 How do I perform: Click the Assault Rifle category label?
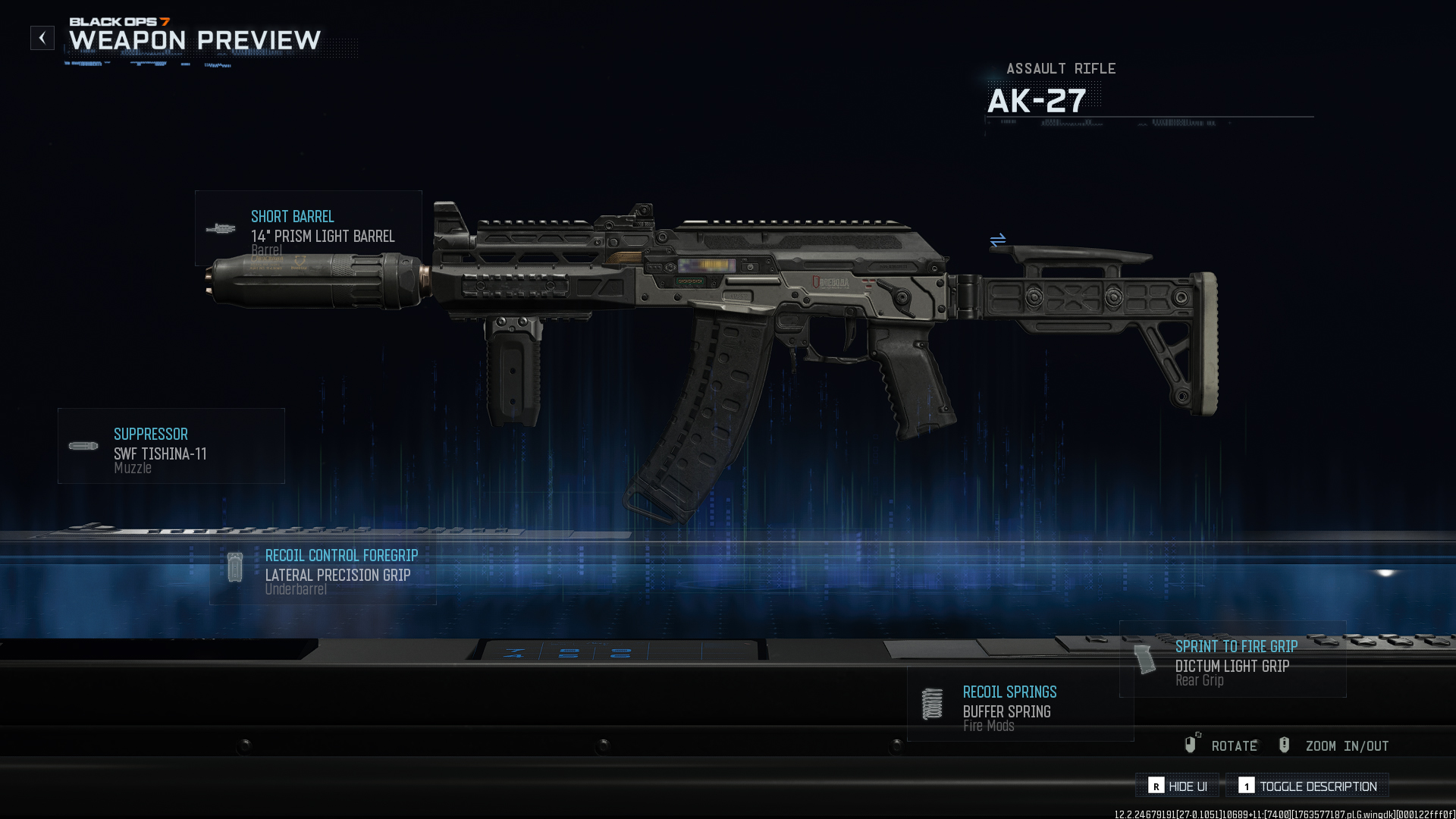[x=1060, y=68]
